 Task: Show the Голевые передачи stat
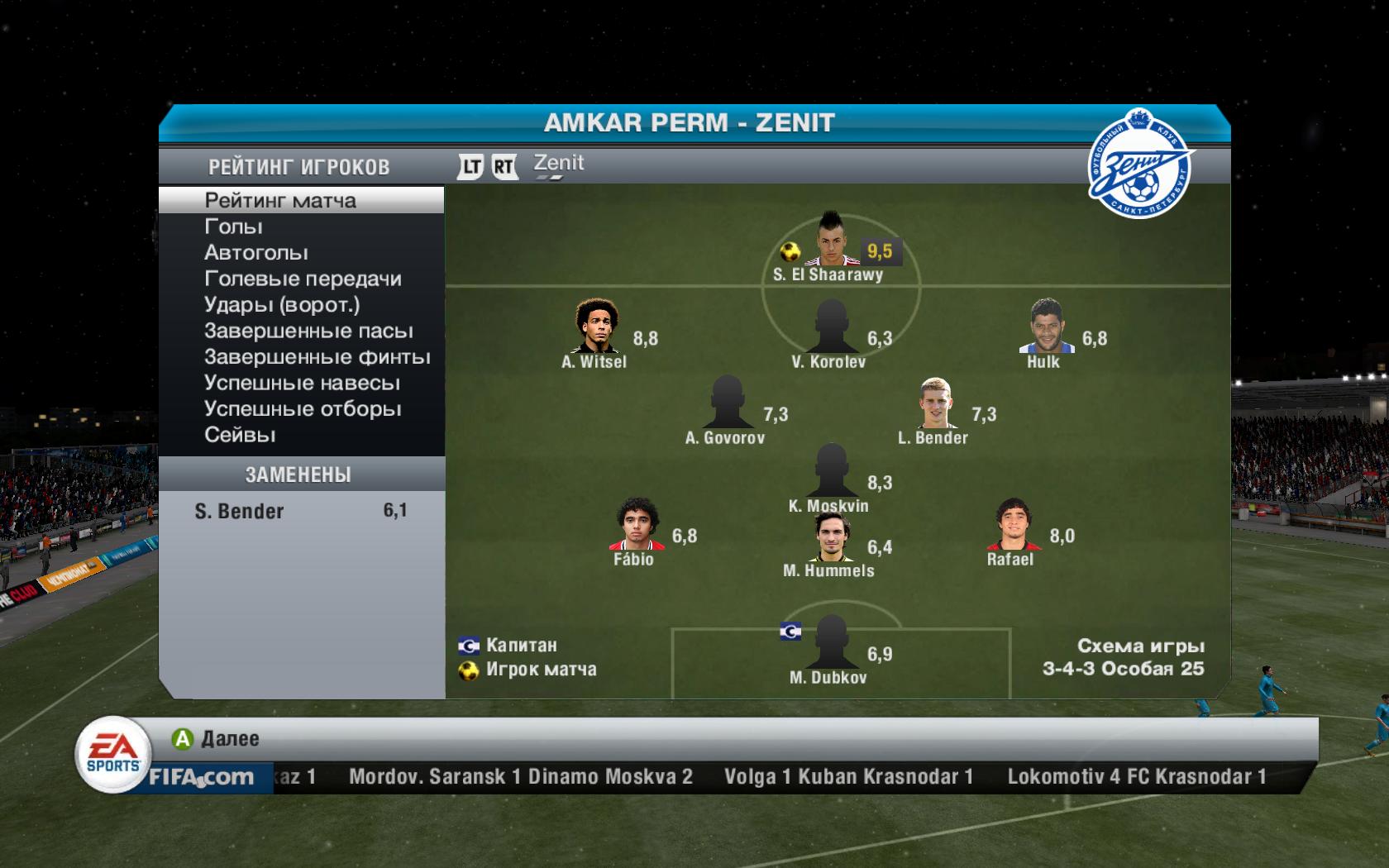pyautogui.click(x=303, y=279)
